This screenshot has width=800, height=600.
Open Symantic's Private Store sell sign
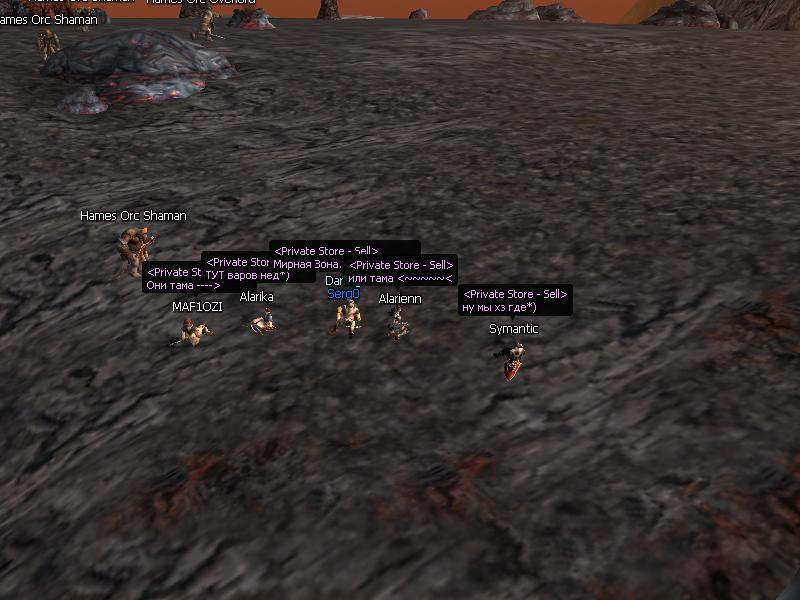tap(515, 301)
